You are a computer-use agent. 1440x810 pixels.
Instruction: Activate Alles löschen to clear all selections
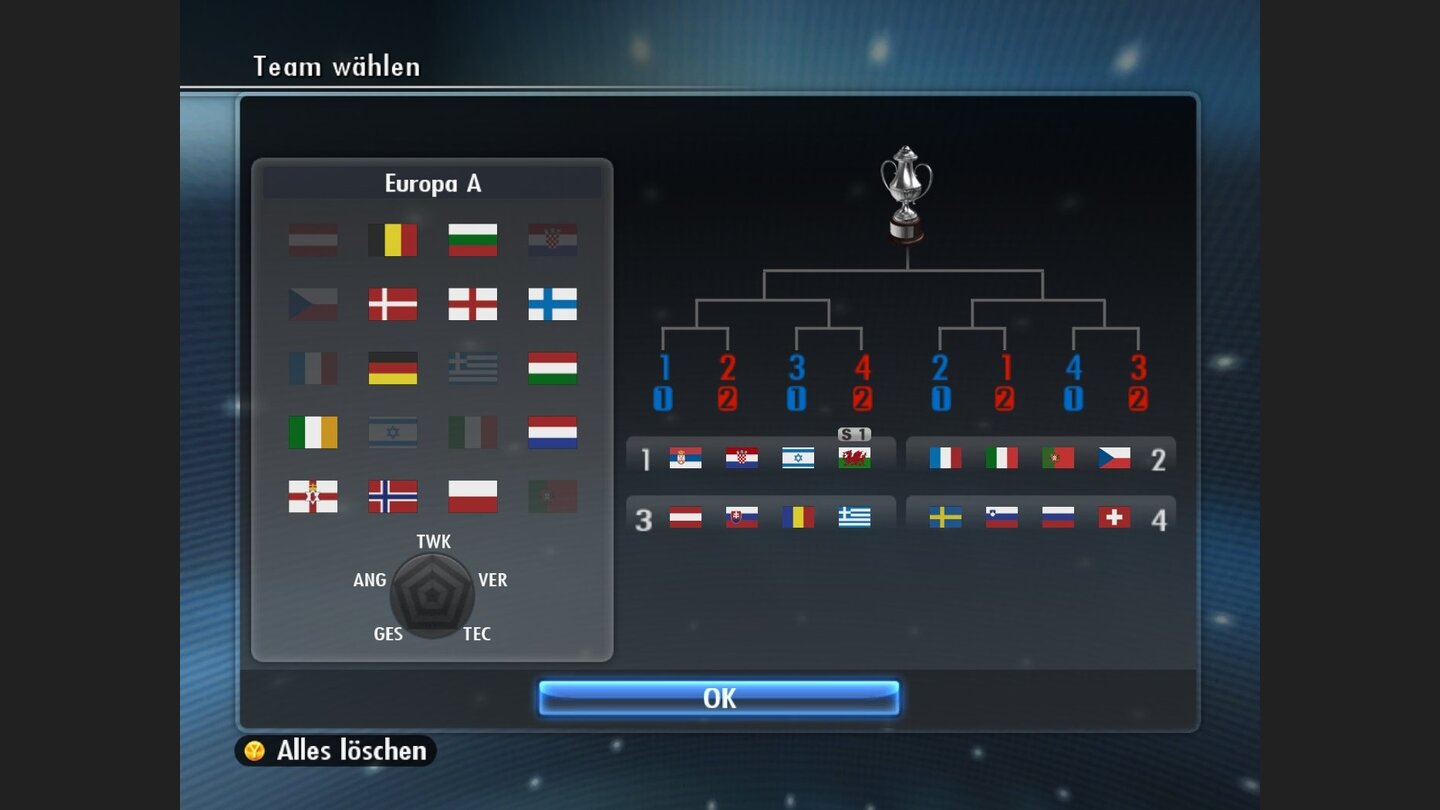click(333, 750)
